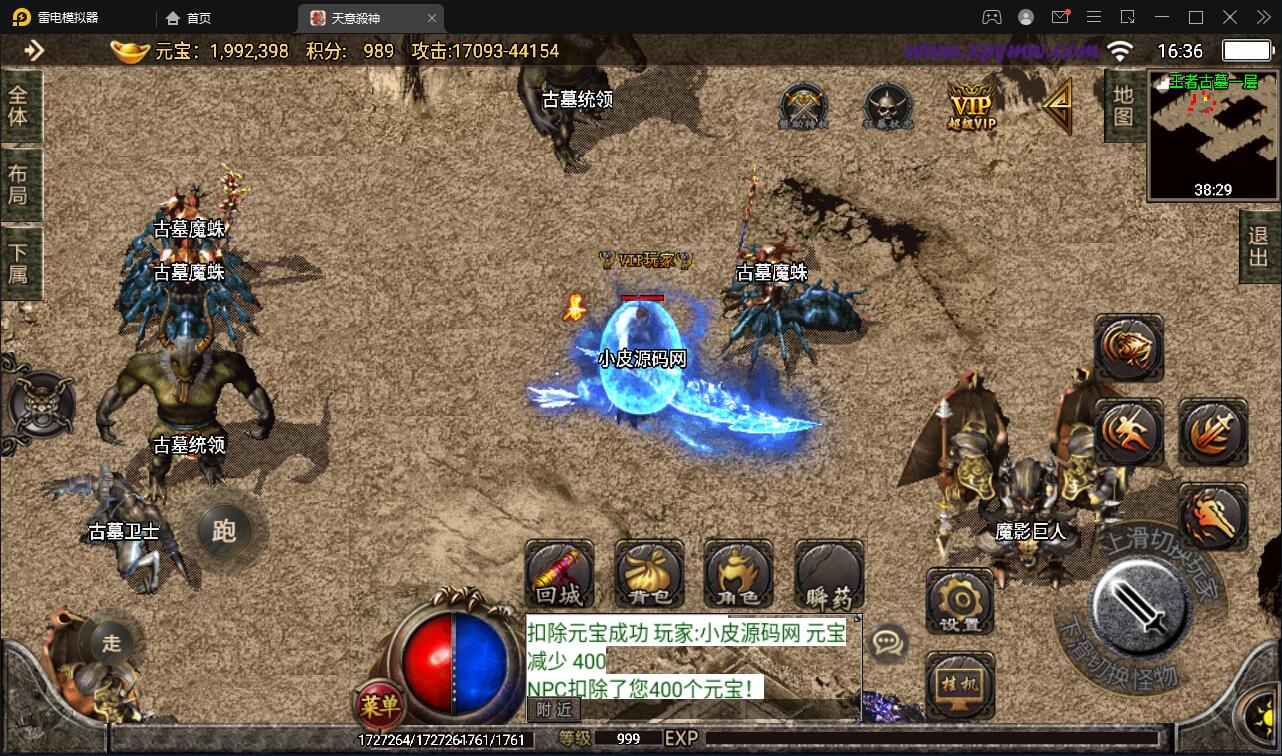Use the 瞬药 instant potion button
Image resolution: width=1282 pixels, height=756 pixels.
829,574
